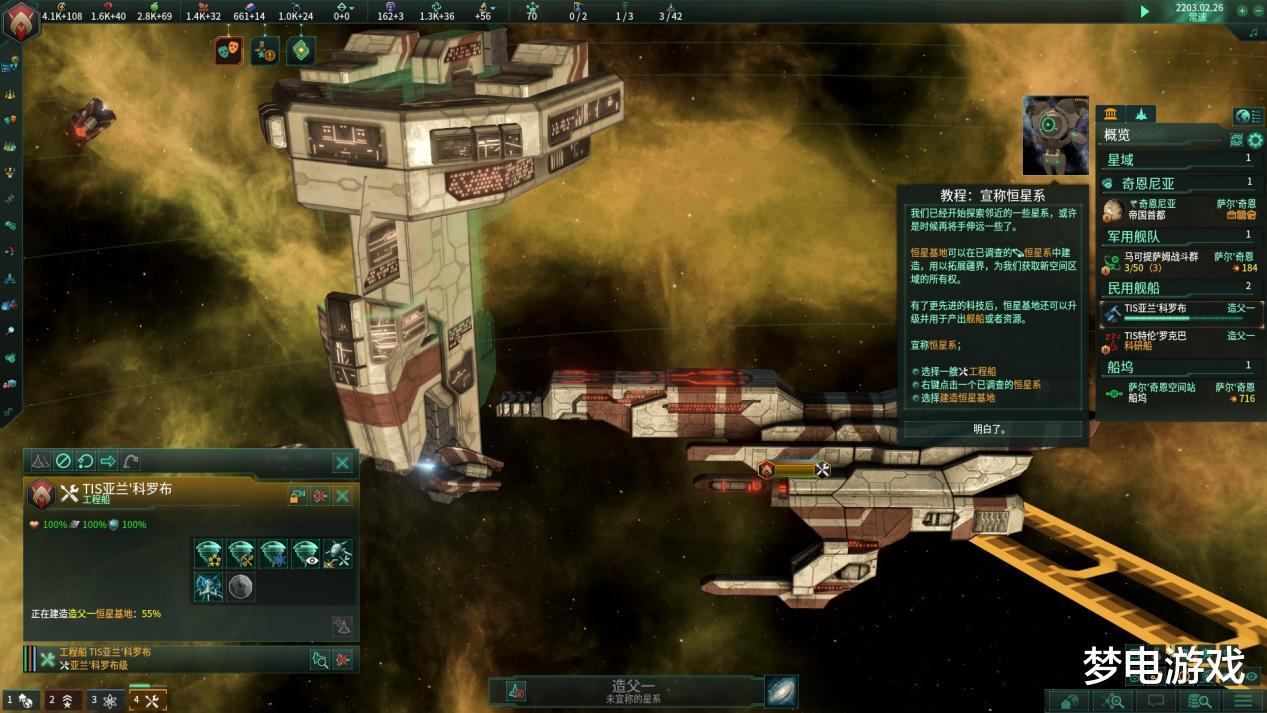Open the empire emblem in the top-left corner
Viewport: 1267px width, 713px height.
point(21,22)
